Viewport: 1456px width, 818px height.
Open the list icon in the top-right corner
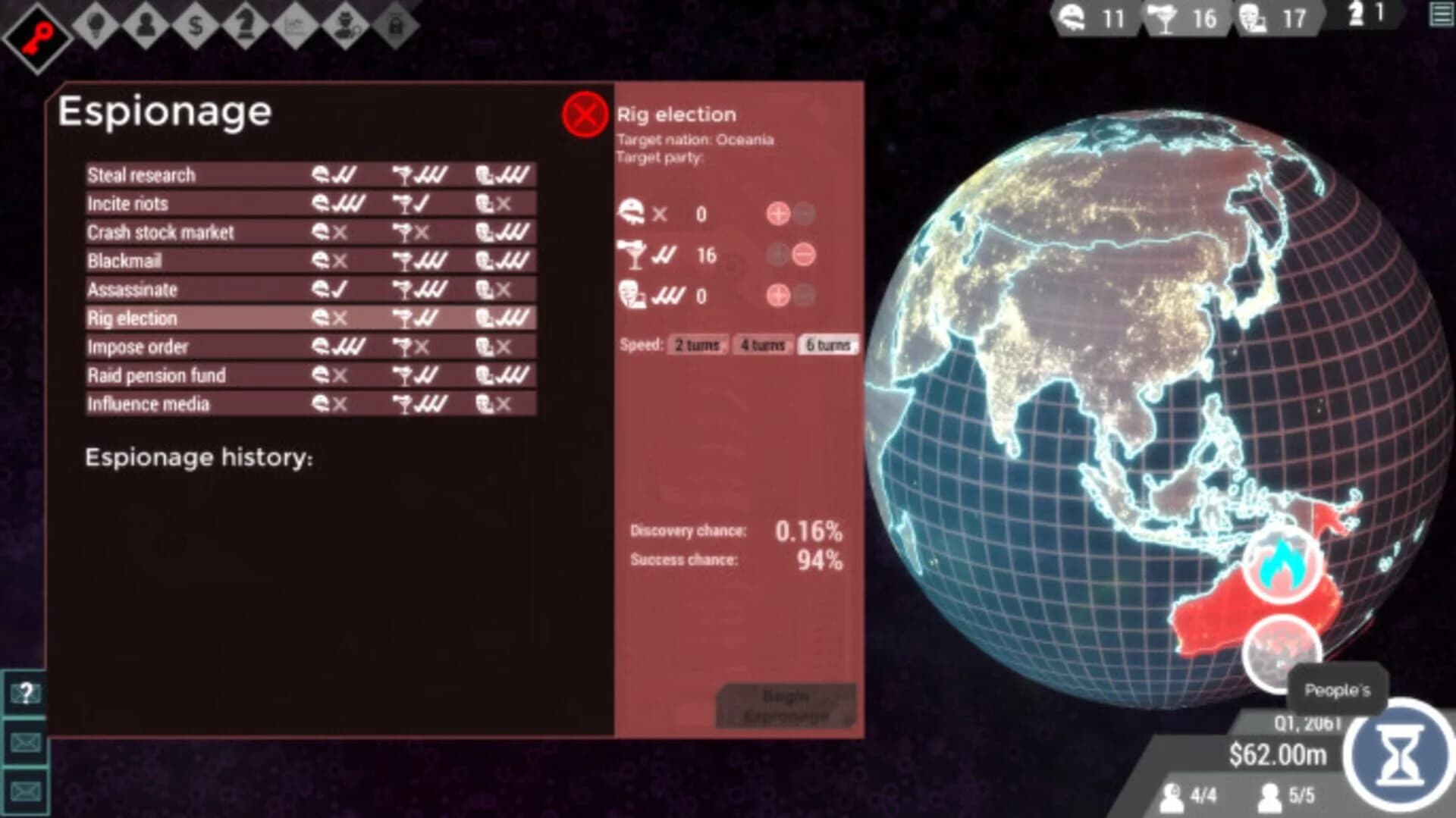pos(1440,17)
